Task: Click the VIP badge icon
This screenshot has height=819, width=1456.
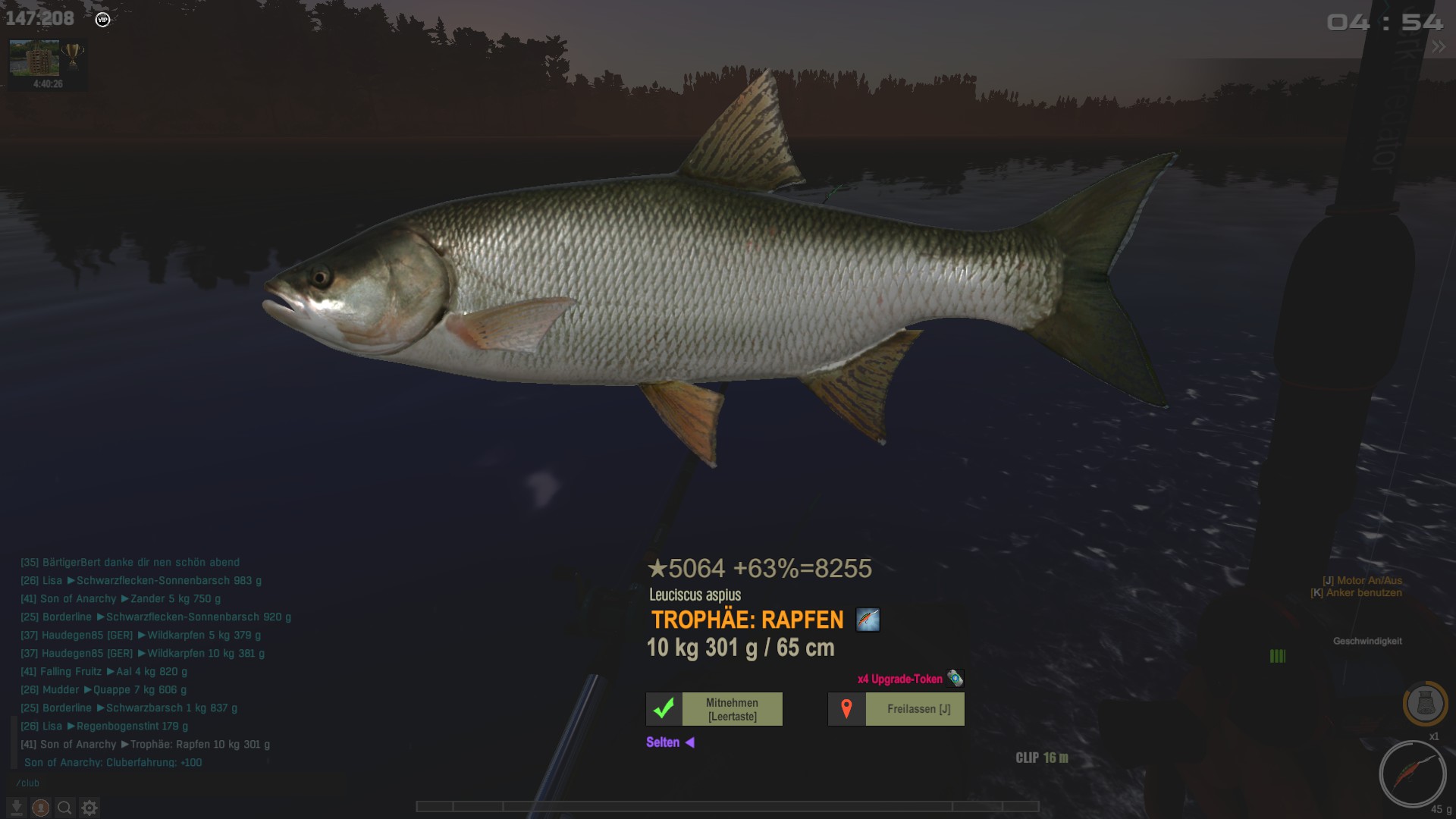Action: coord(102,20)
